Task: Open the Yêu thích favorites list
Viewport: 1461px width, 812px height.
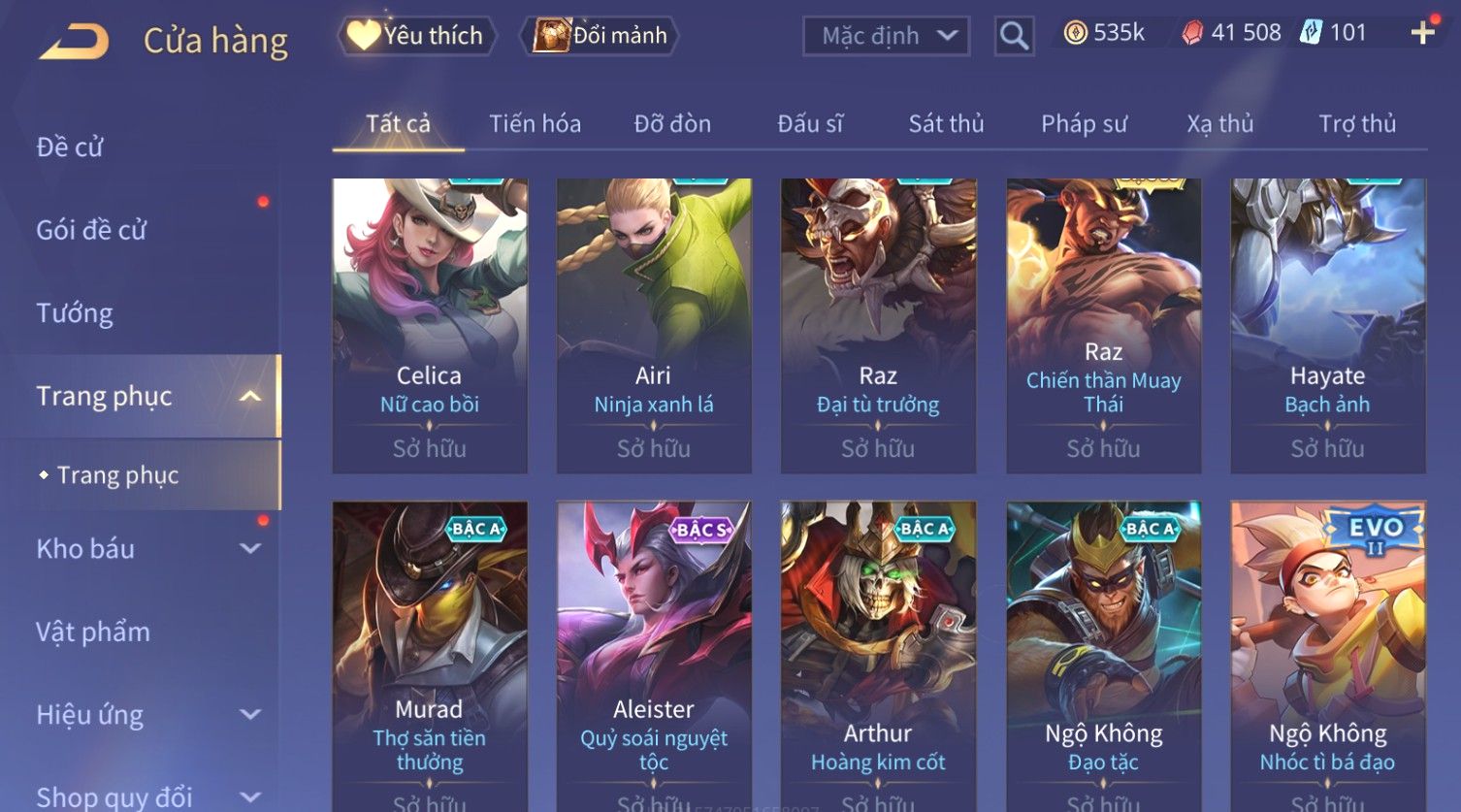Action: tap(417, 36)
